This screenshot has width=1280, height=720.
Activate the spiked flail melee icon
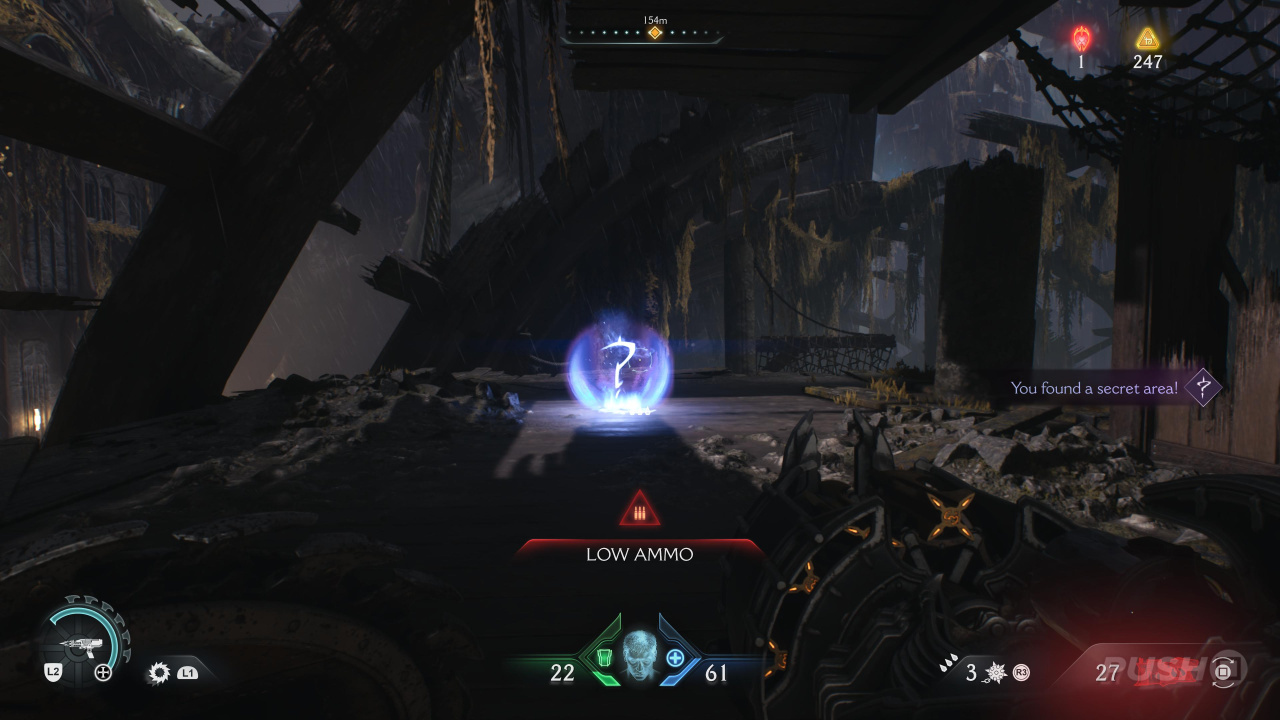(x=995, y=673)
